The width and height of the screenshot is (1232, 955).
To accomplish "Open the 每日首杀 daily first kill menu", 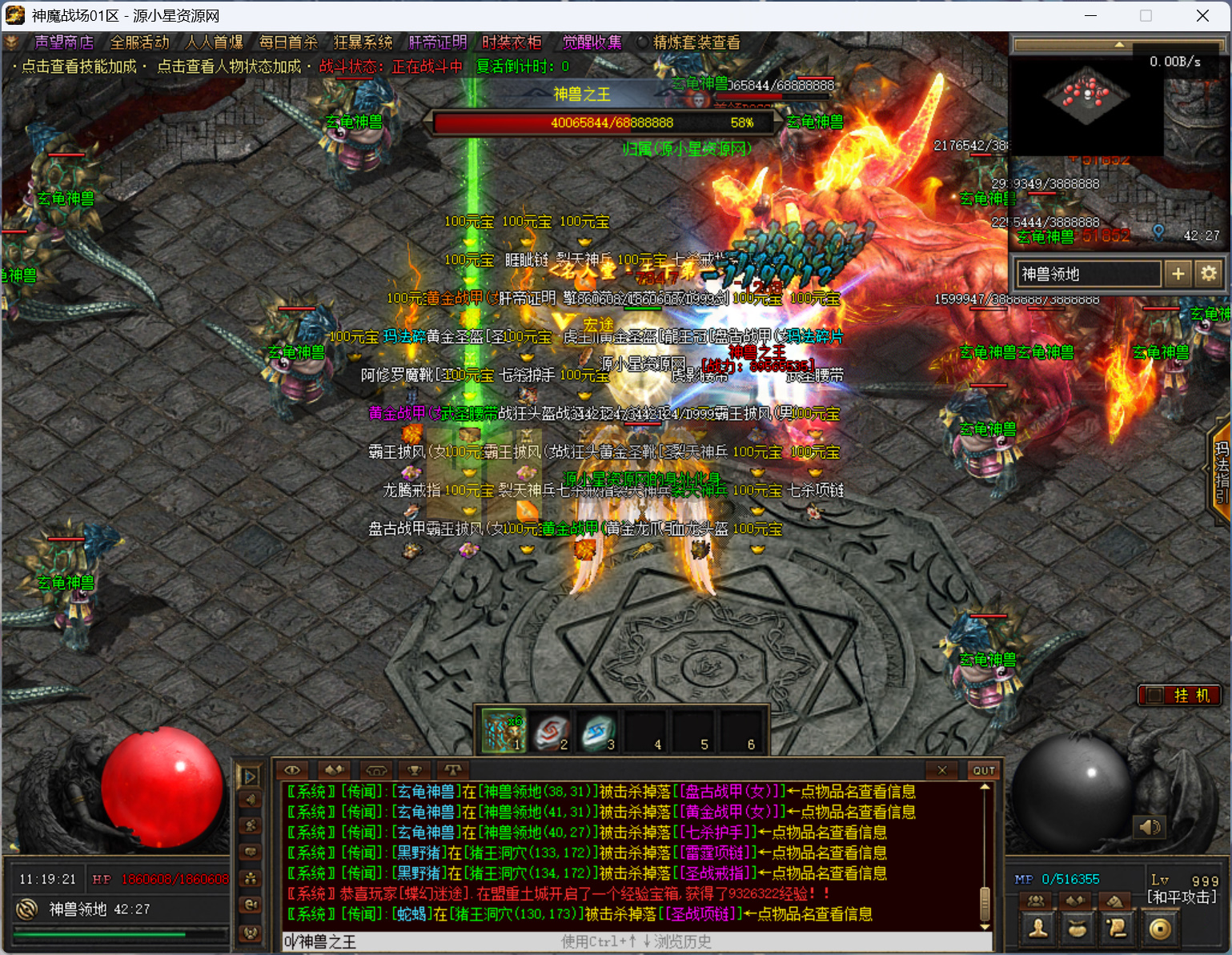I will coord(288,42).
